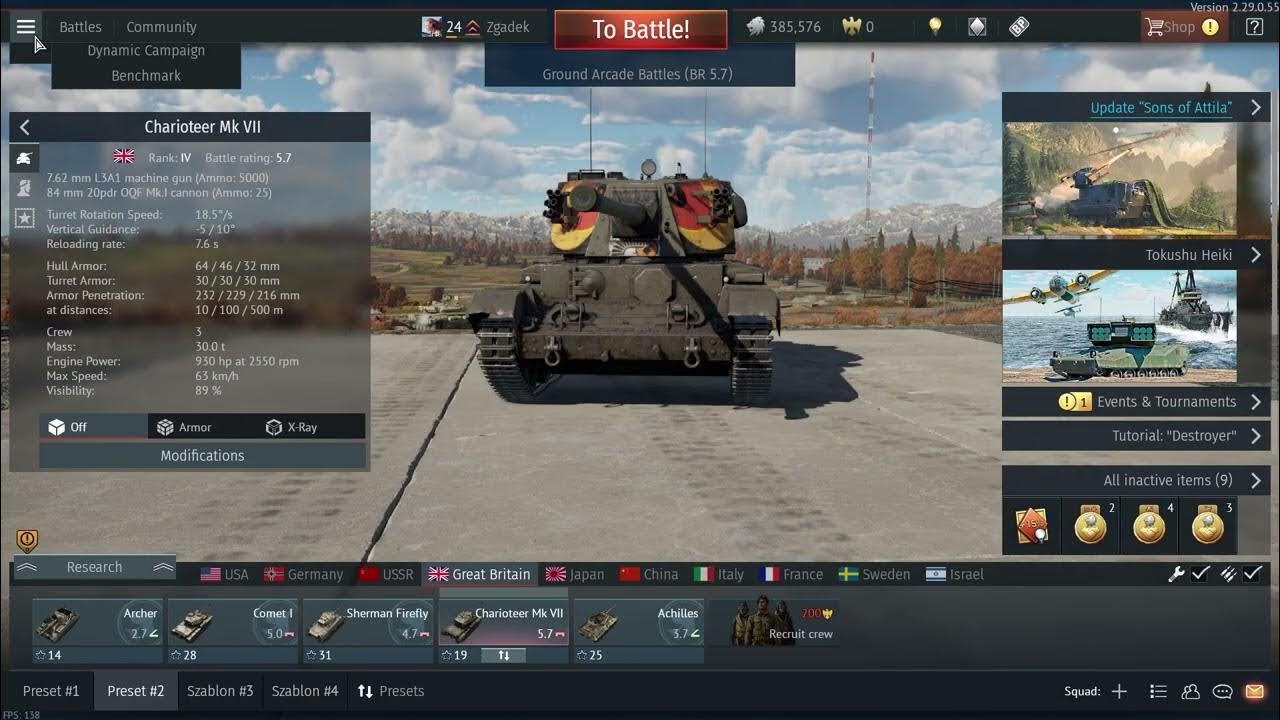Open chat with the speech bubble icon
The image size is (1280, 720).
click(1221, 690)
